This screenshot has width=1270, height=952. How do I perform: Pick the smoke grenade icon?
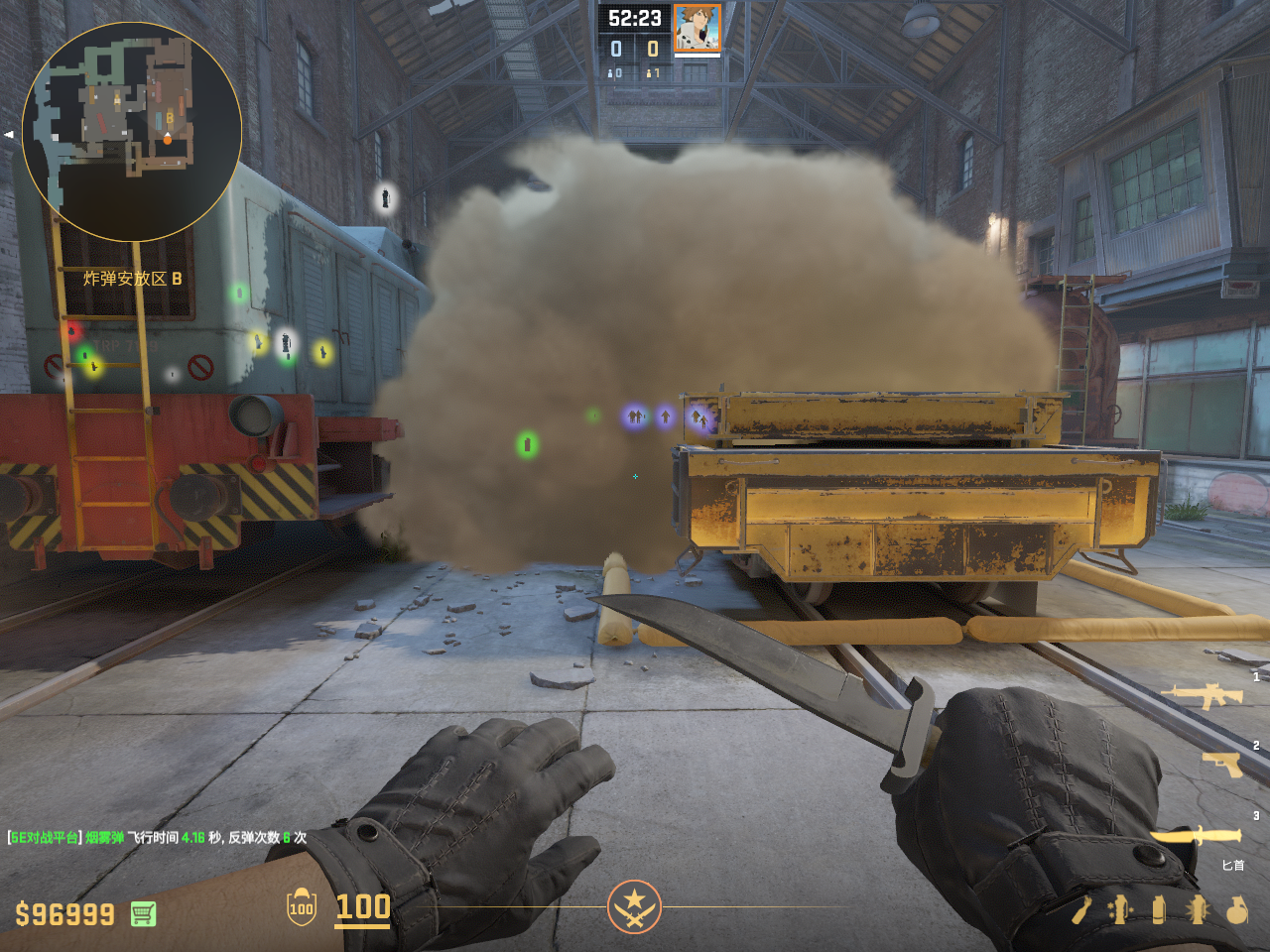point(1159,909)
